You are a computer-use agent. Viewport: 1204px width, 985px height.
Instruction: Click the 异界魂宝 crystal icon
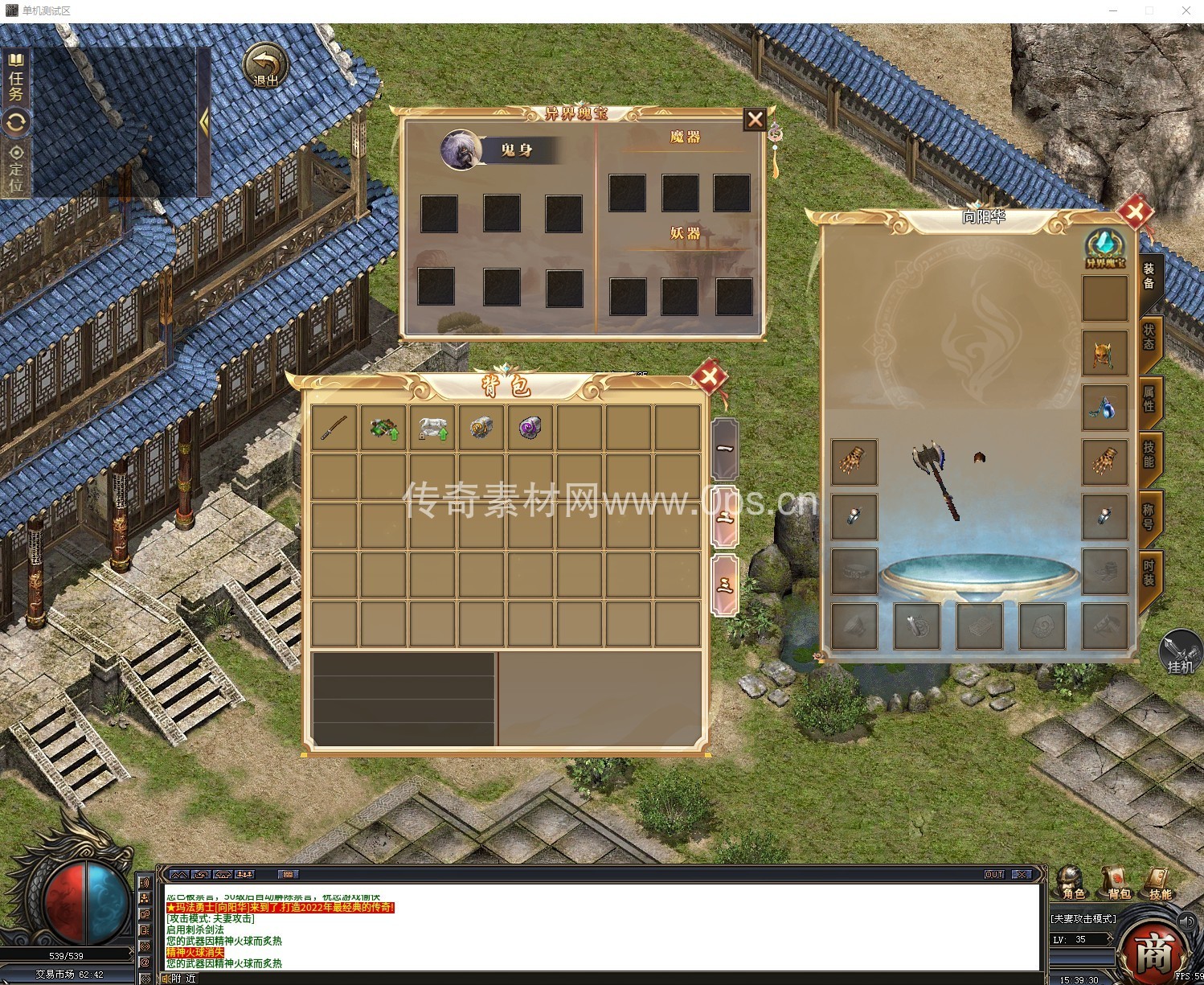tap(1105, 247)
